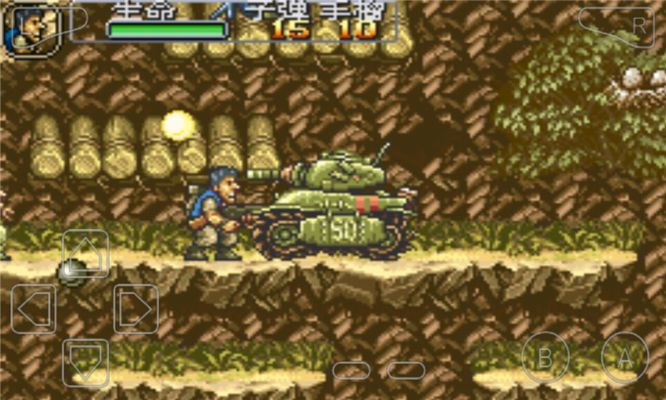Hit the round A button
The image size is (666, 400).
pos(625,356)
